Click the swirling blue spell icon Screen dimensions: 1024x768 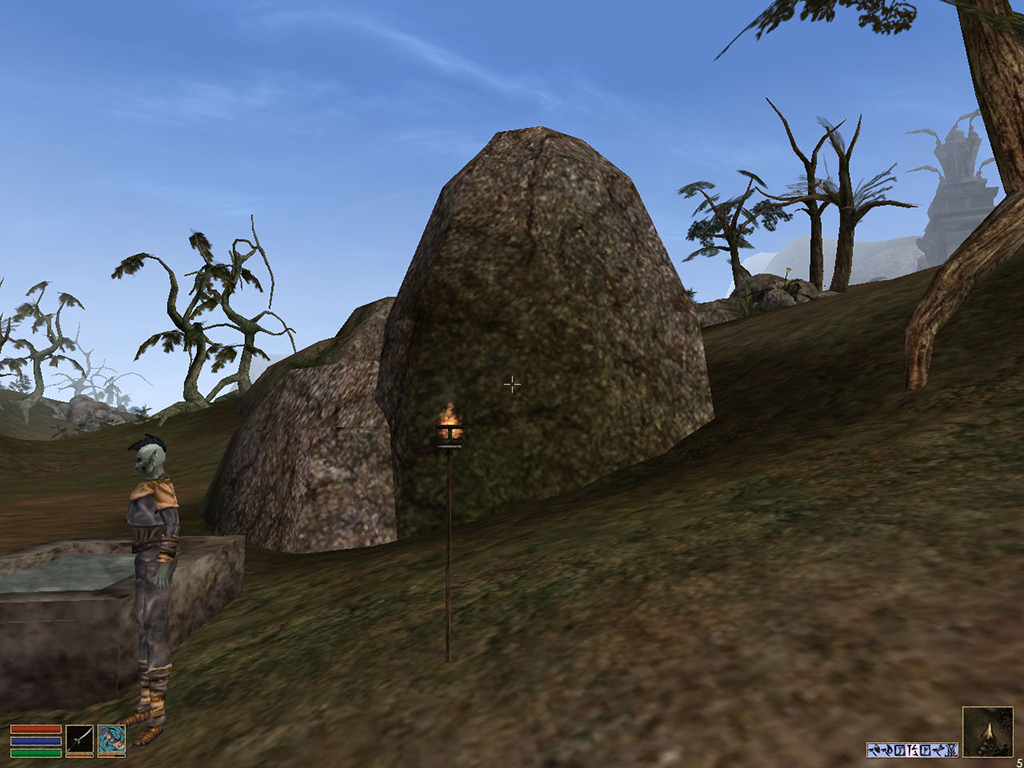click(x=112, y=740)
